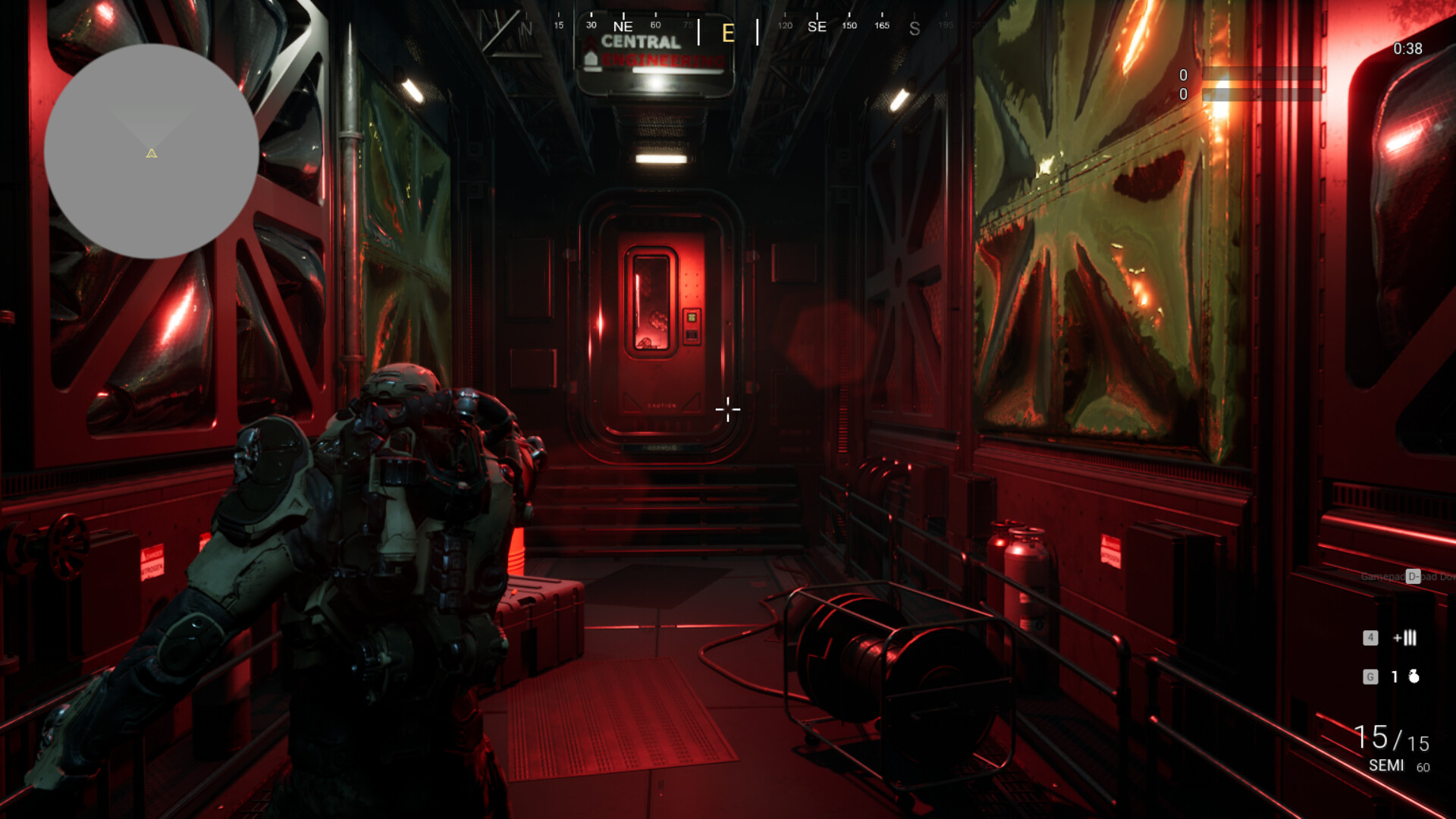Click the player arrow marker on the minimap

tap(151, 153)
